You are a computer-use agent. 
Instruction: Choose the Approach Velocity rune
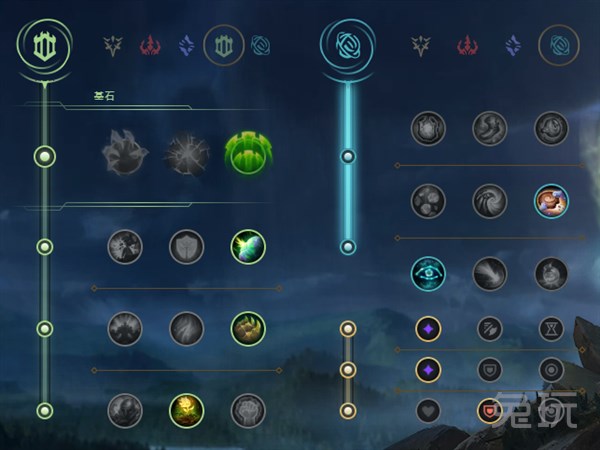tap(490, 273)
